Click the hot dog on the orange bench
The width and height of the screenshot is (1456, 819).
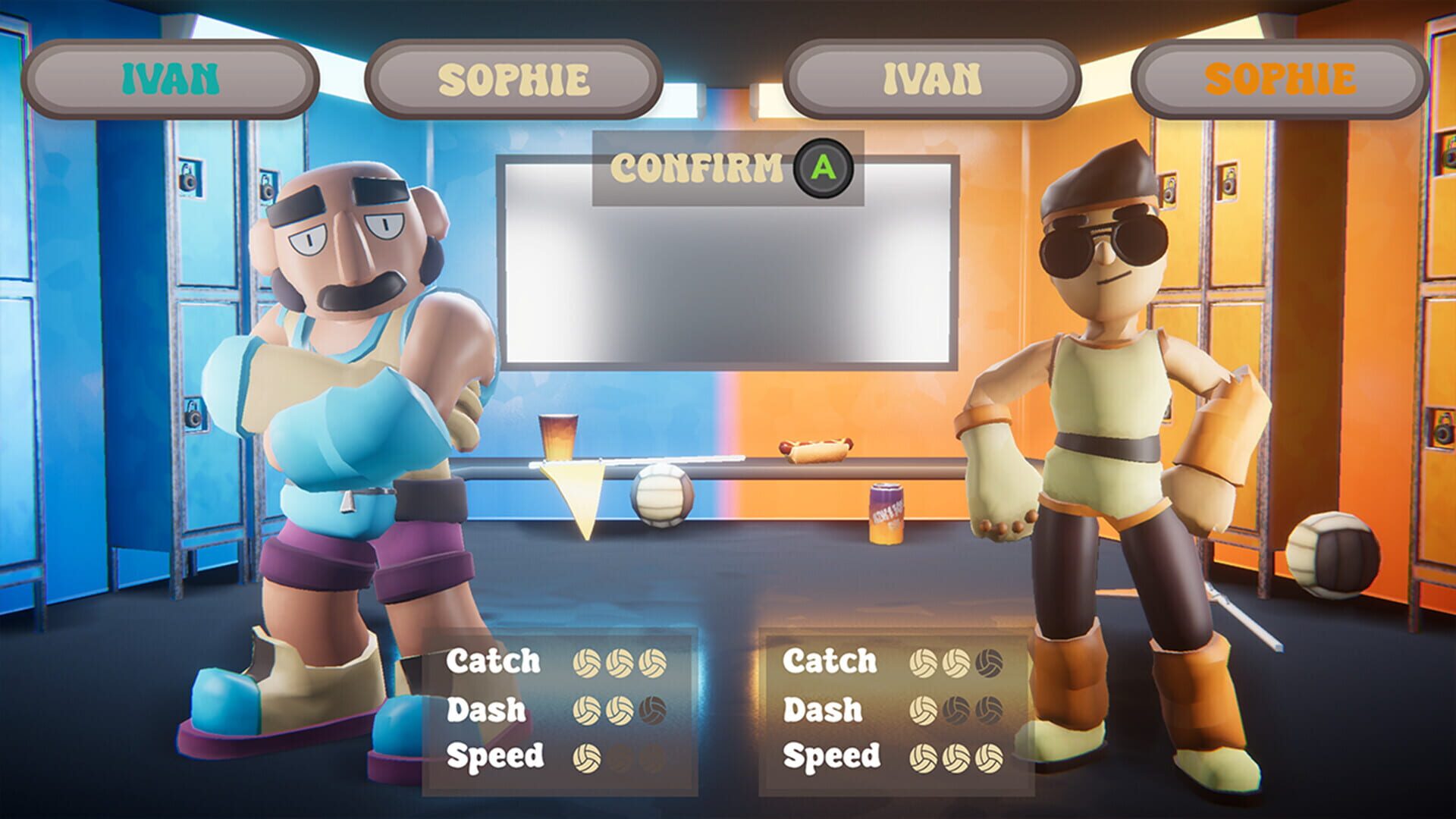(813, 450)
